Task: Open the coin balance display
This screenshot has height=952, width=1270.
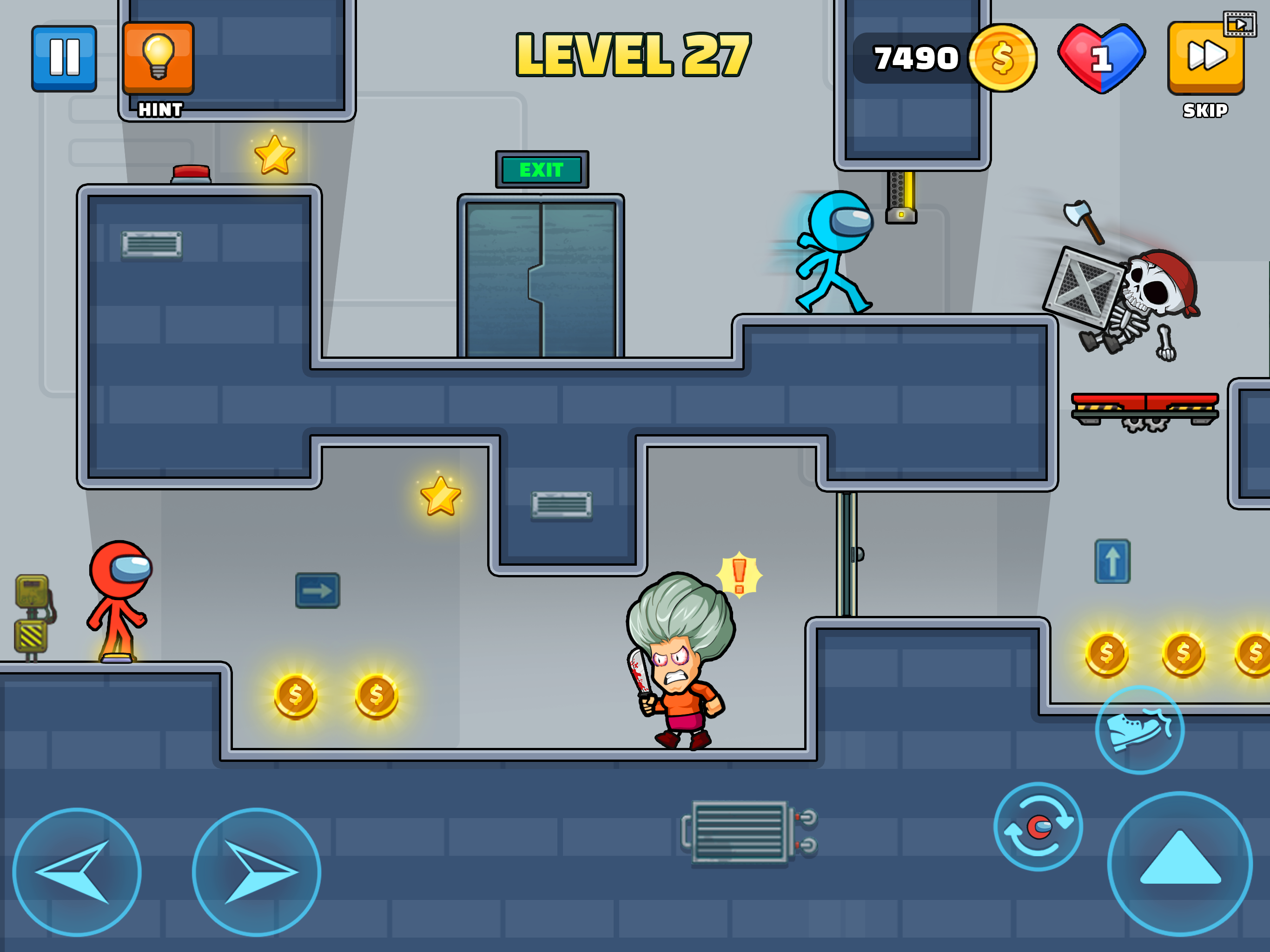Action: tap(942, 57)
